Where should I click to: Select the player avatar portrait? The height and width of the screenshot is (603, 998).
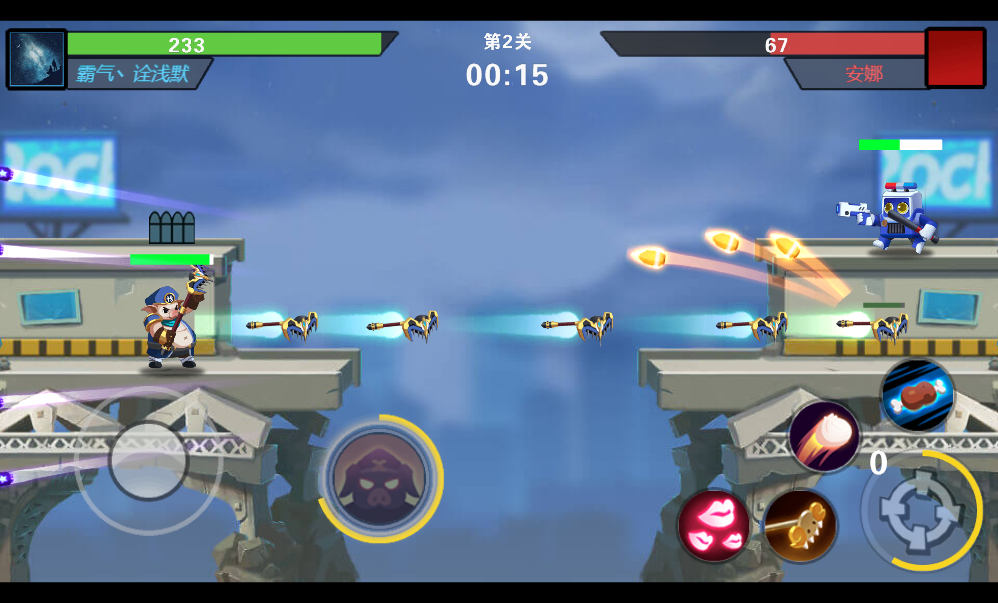point(37,60)
